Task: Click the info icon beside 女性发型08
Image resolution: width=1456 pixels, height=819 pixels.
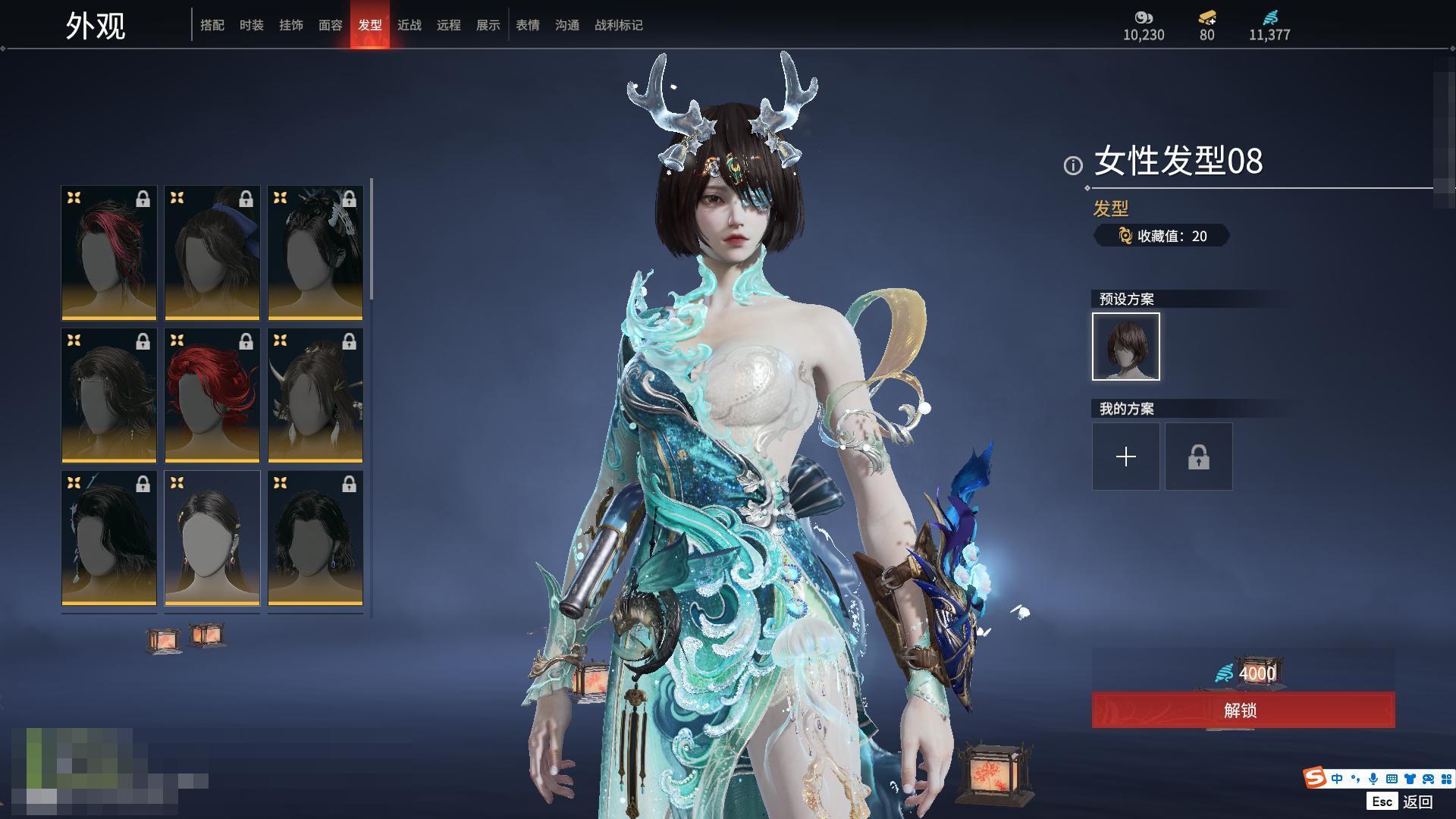Action: [x=1073, y=165]
